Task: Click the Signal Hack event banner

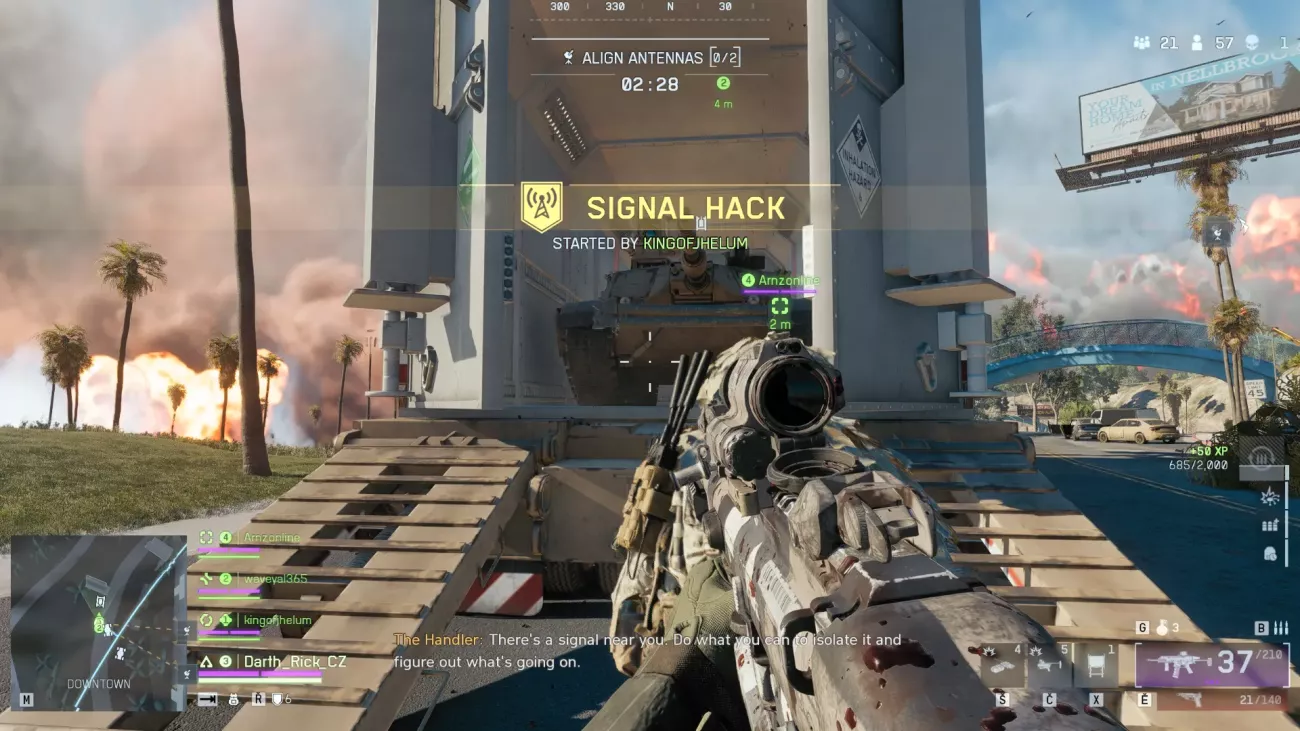Action: pyautogui.click(x=685, y=207)
